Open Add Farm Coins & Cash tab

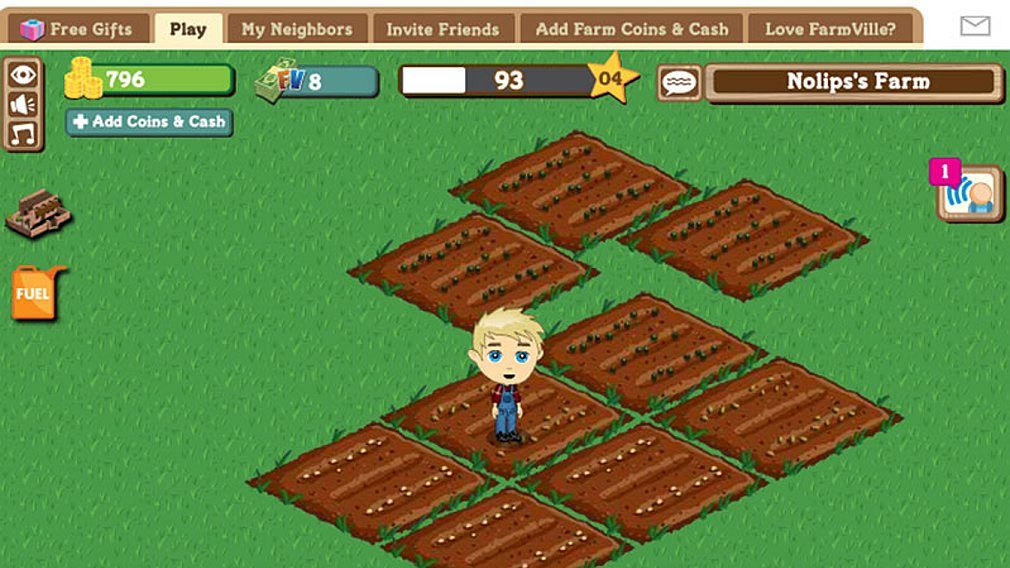(x=632, y=29)
